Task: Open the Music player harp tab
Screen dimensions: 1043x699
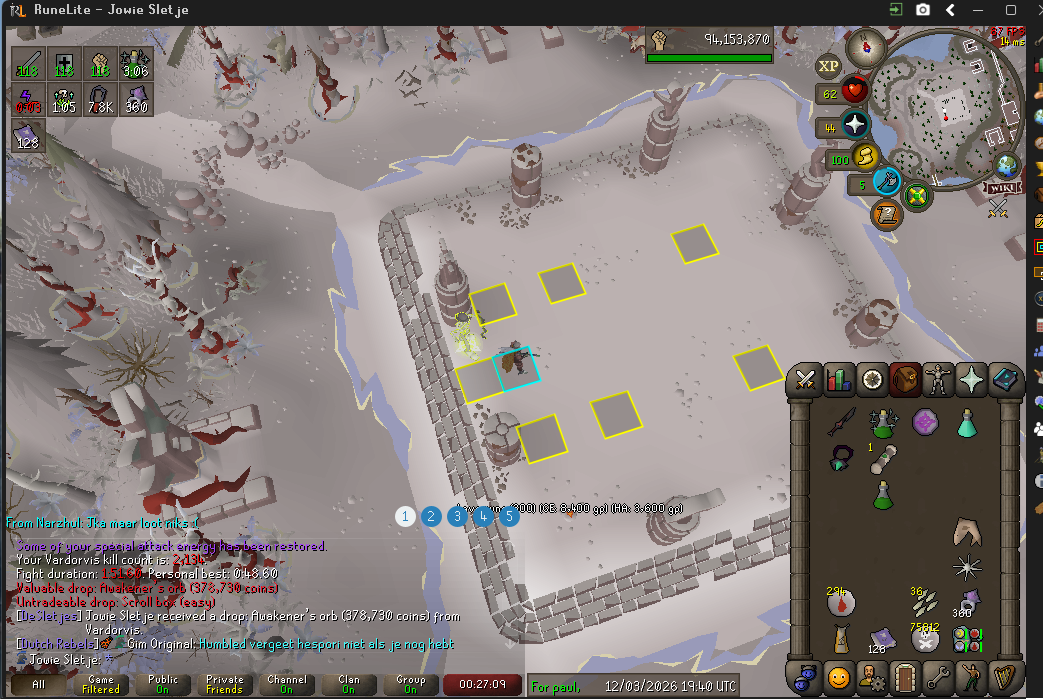Action: (1003, 677)
